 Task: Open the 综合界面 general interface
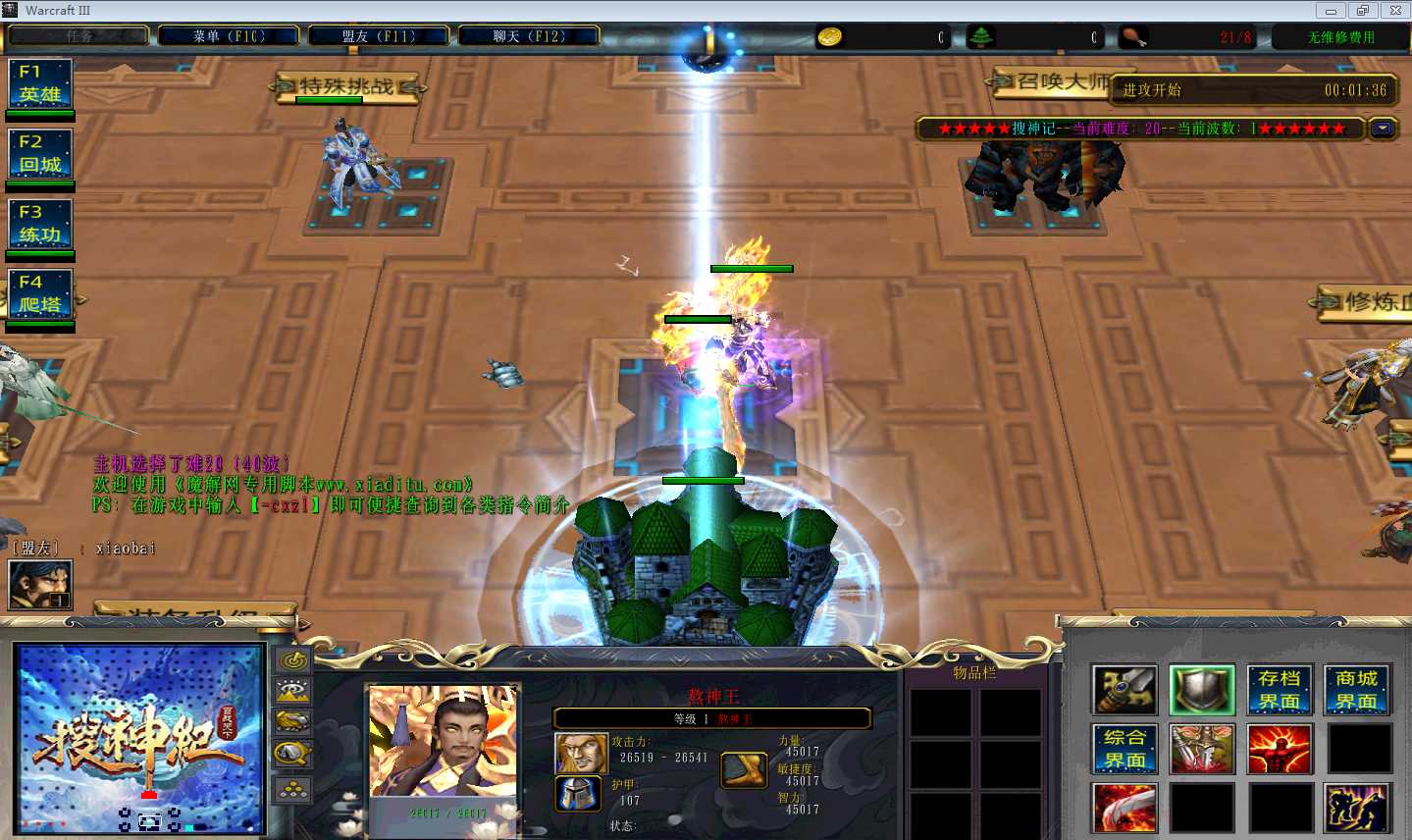tap(1124, 749)
